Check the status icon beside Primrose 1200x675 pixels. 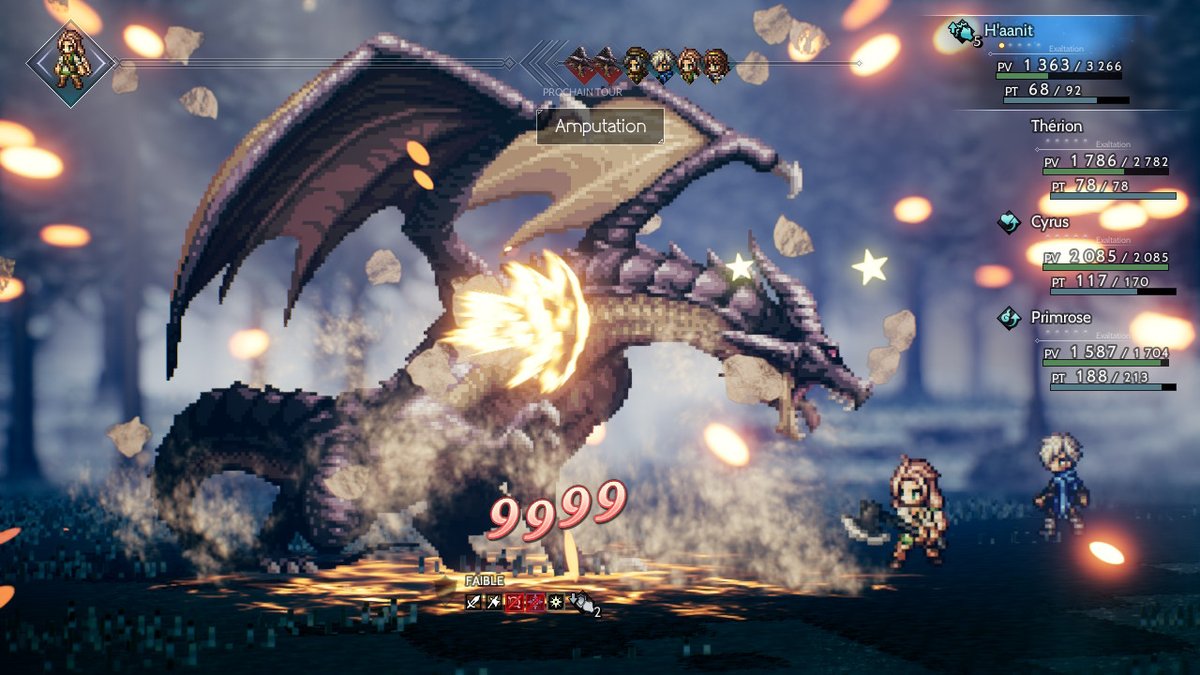[x=1009, y=318]
